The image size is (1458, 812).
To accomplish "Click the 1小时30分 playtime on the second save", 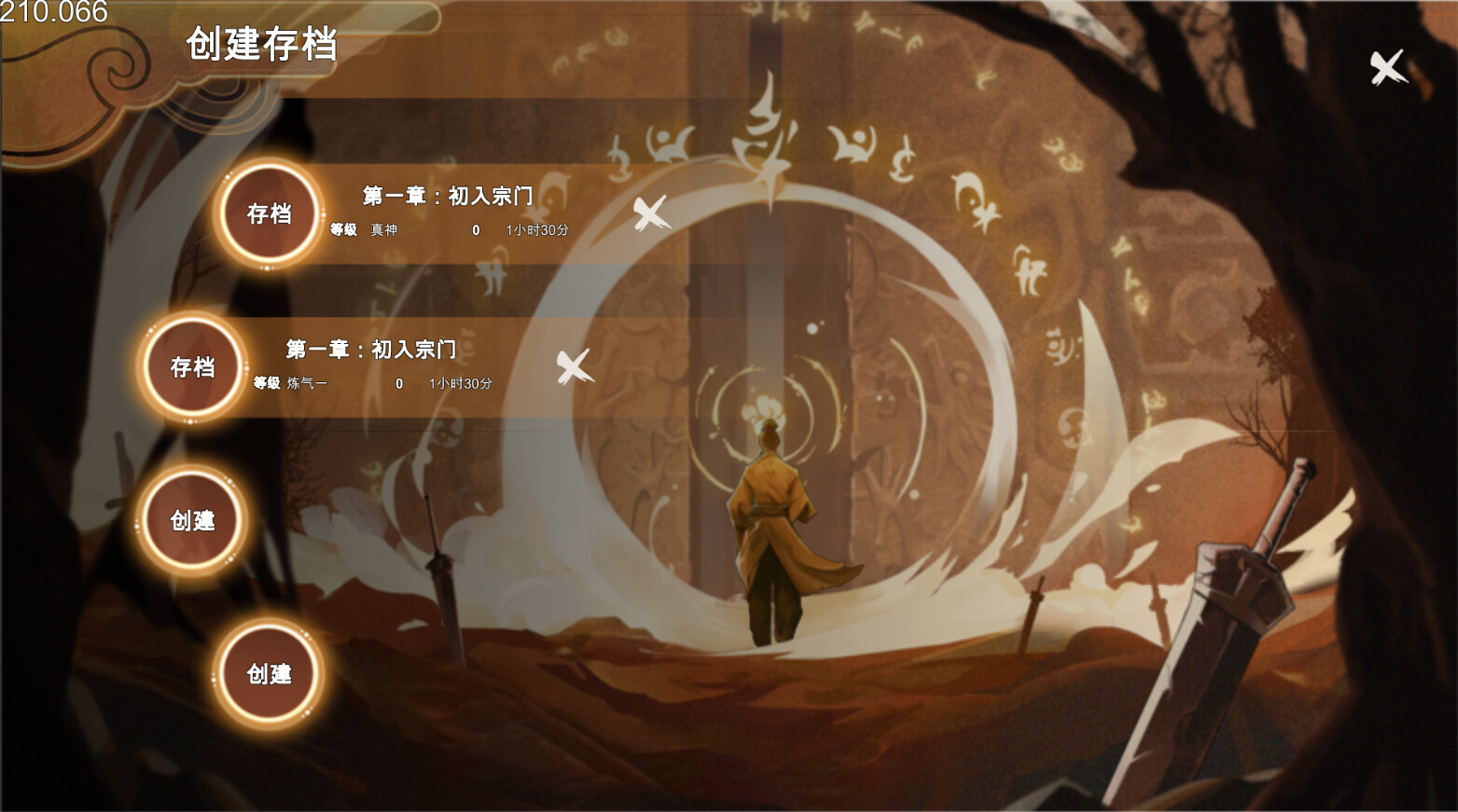I will 458,382.
